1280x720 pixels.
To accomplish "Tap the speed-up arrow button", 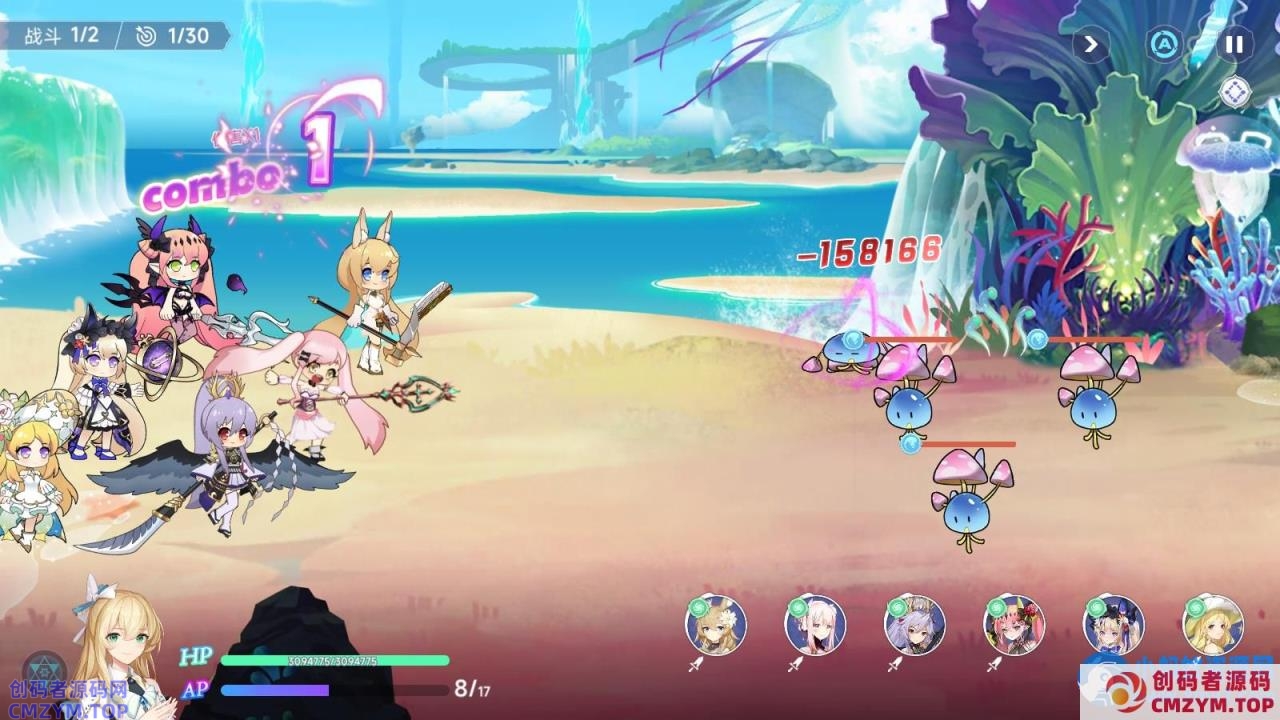I will pos(1091,44).
